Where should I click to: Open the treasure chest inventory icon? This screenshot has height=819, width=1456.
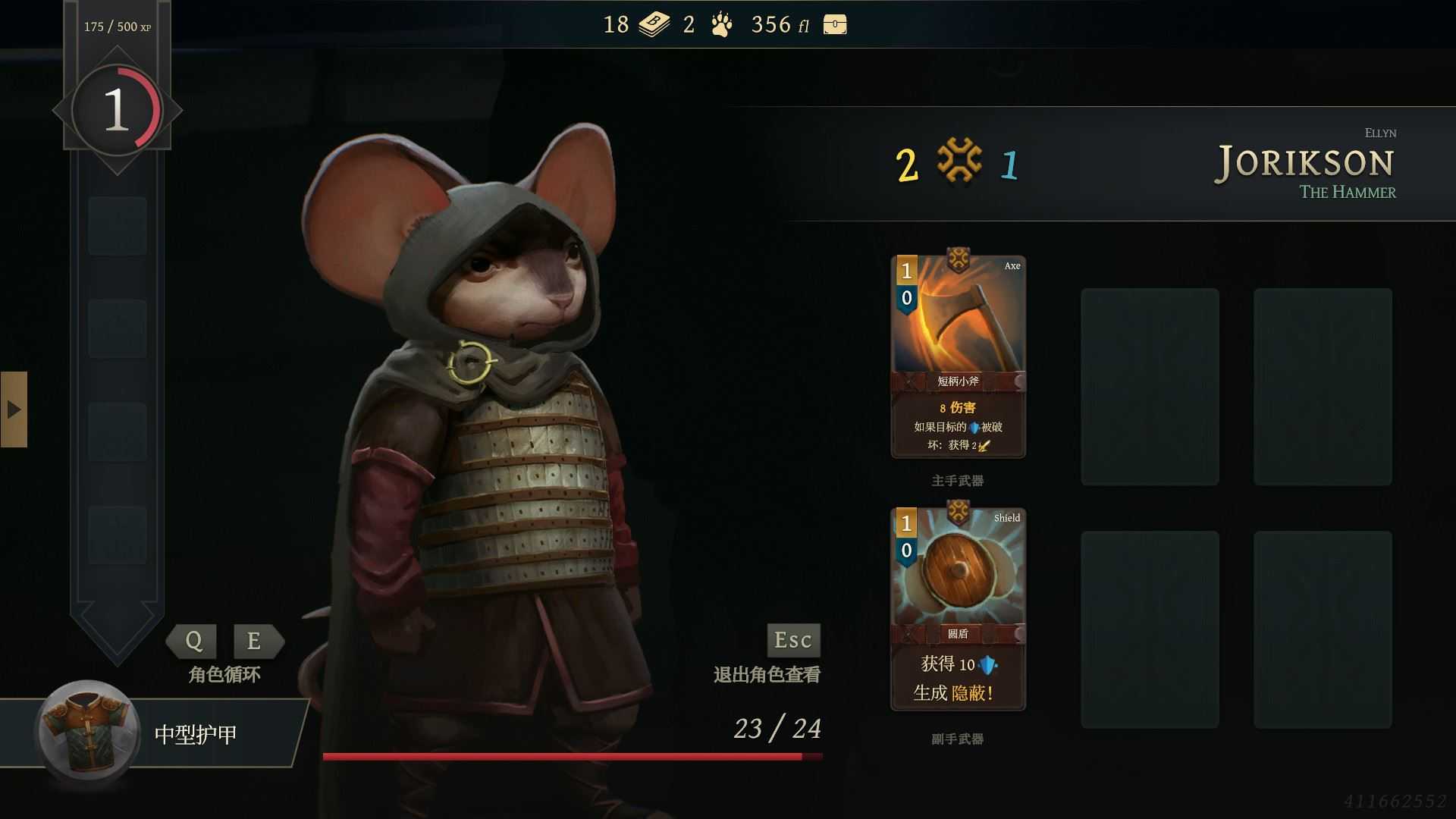[x=836, y=25]
